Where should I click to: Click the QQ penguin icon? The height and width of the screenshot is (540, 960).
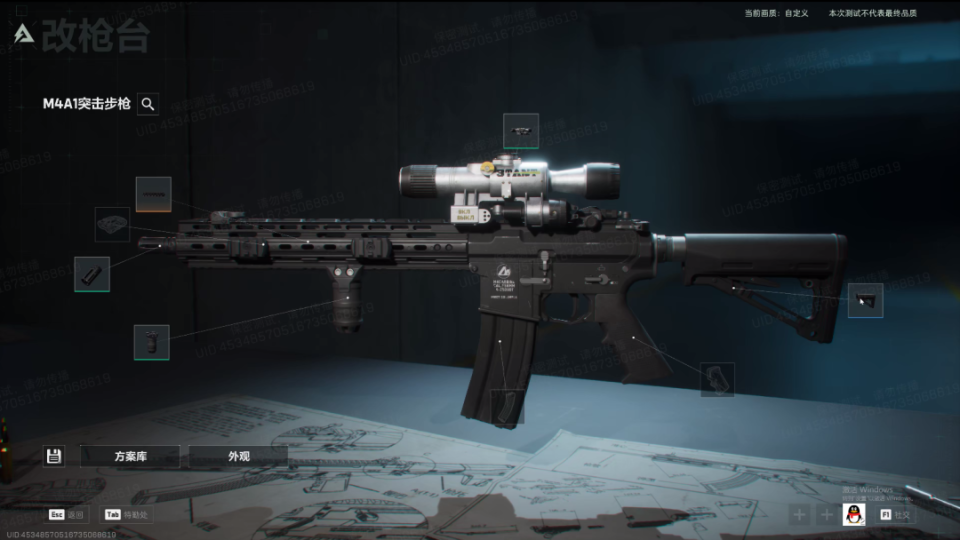coord(854,514)
